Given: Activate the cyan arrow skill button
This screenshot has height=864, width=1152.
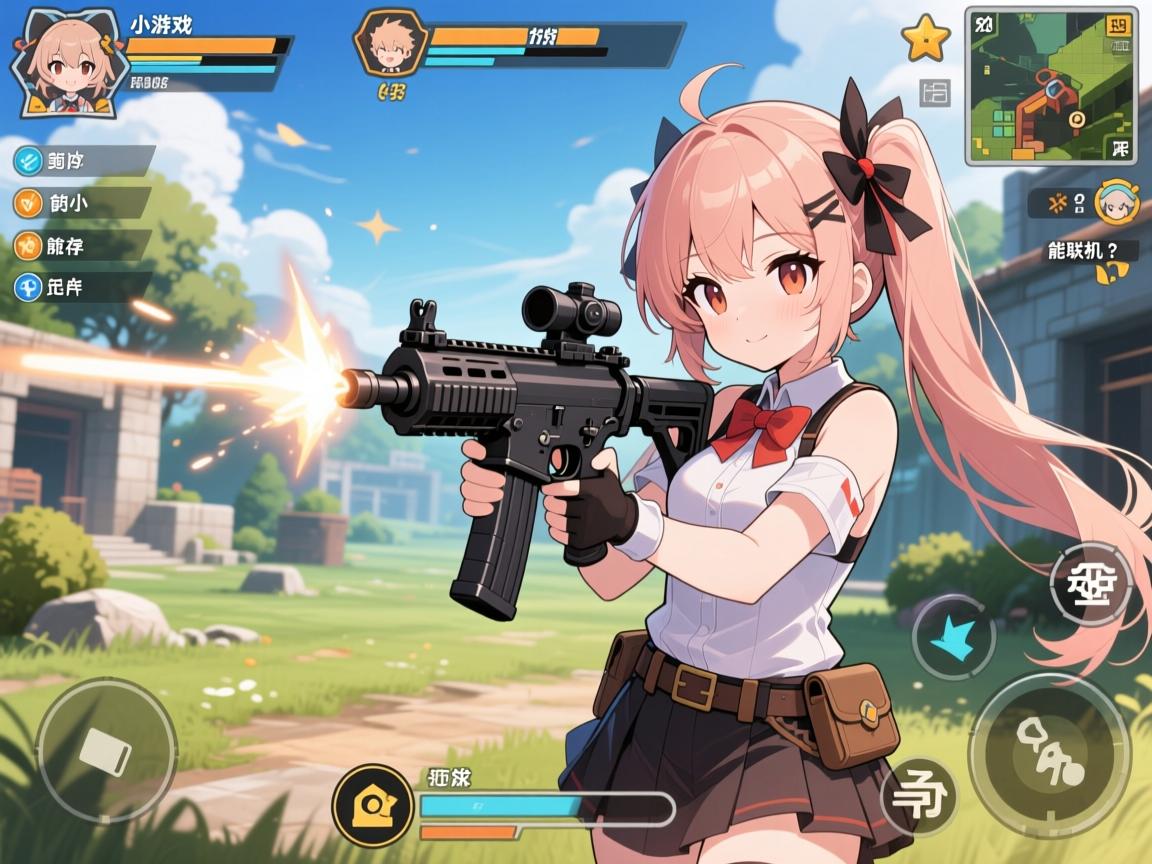Looking at the screenshot, I should [x=953, y=637].
